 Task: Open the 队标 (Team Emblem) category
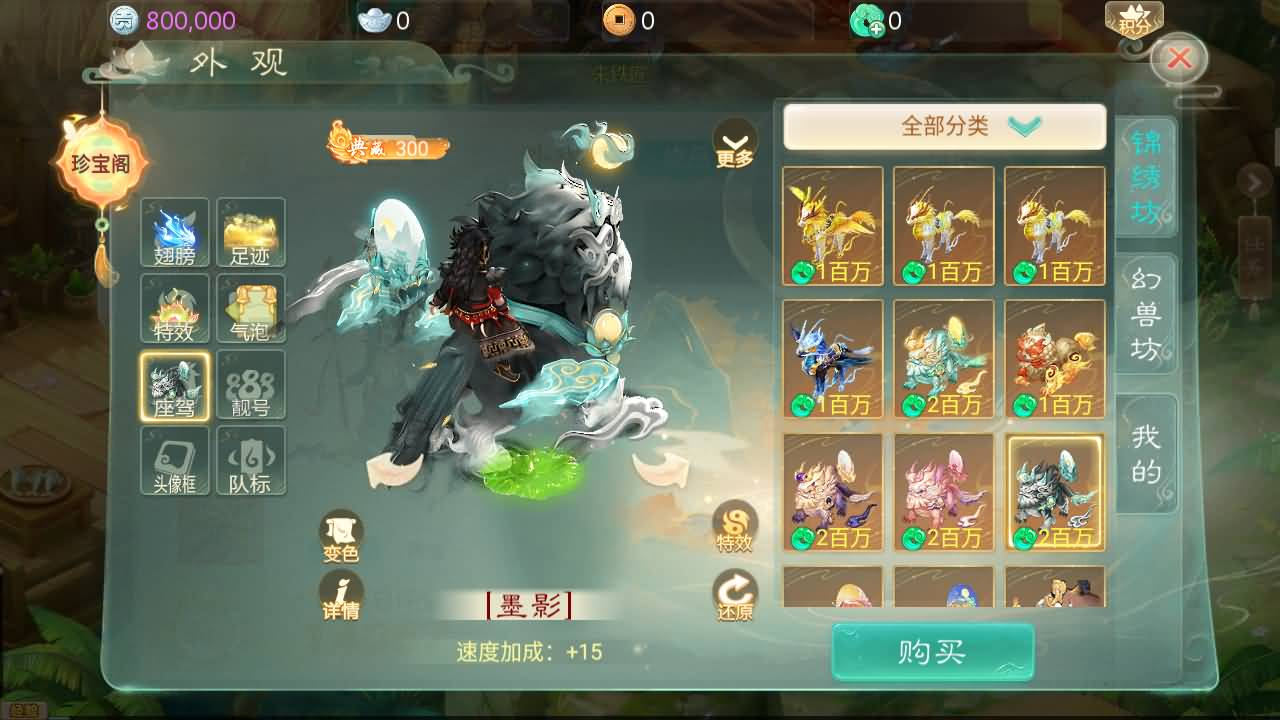[x=251, y=460]
